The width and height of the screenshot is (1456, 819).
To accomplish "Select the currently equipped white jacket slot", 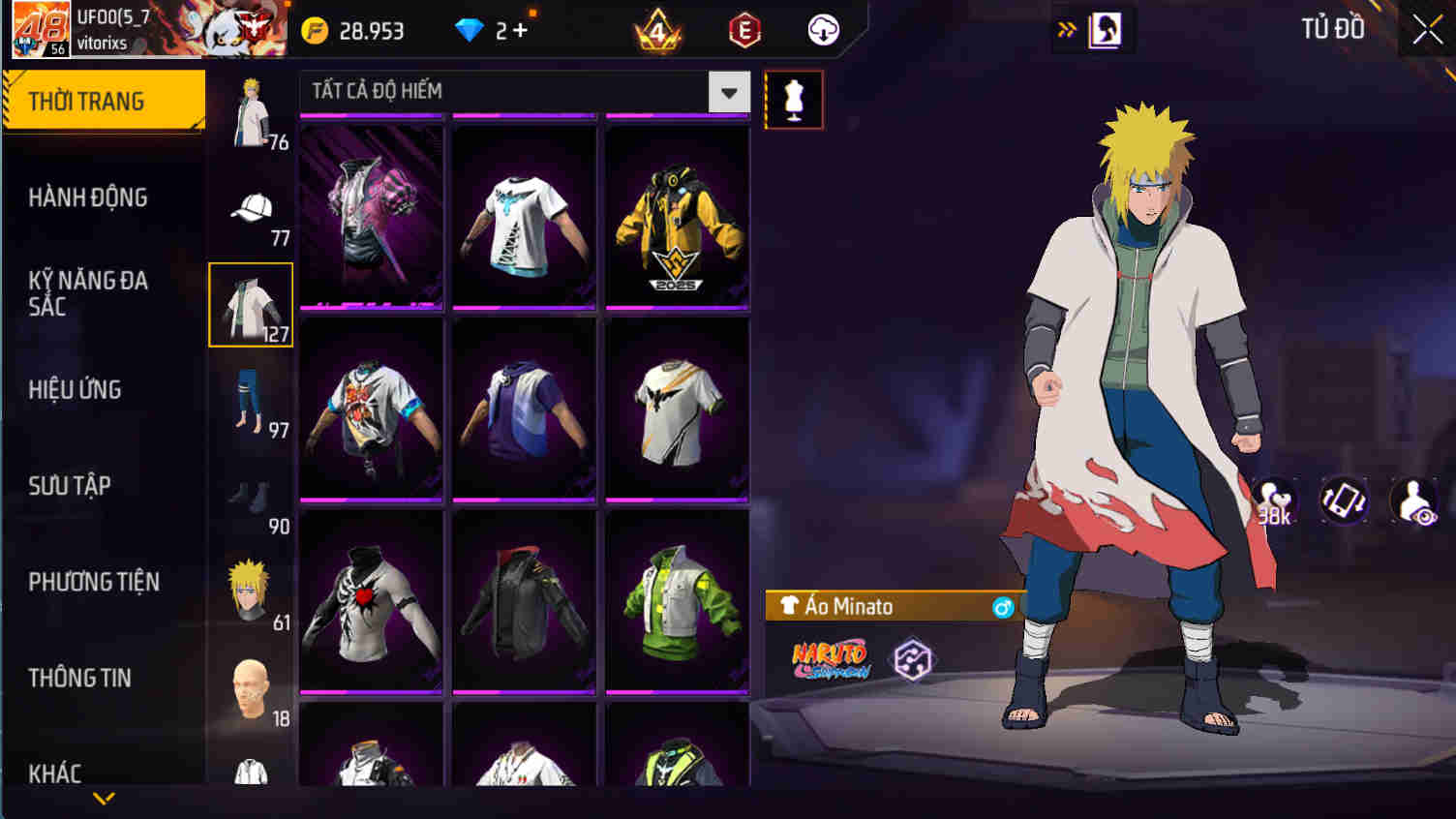I will pyautogui.click(x=250, y=302).
